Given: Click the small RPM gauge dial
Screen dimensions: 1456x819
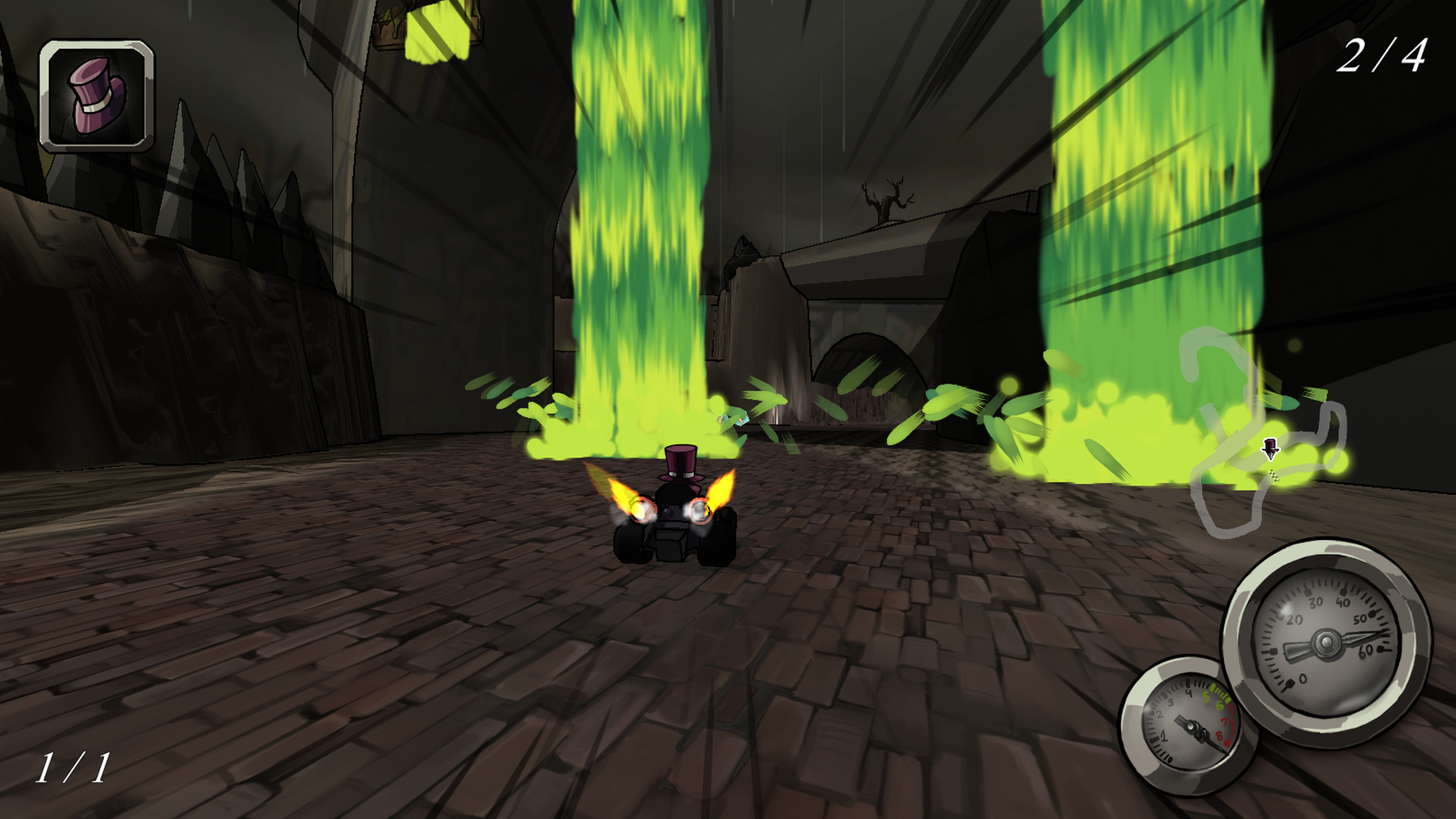Looking at the screenshot, I should click(x=1192, y=726).
